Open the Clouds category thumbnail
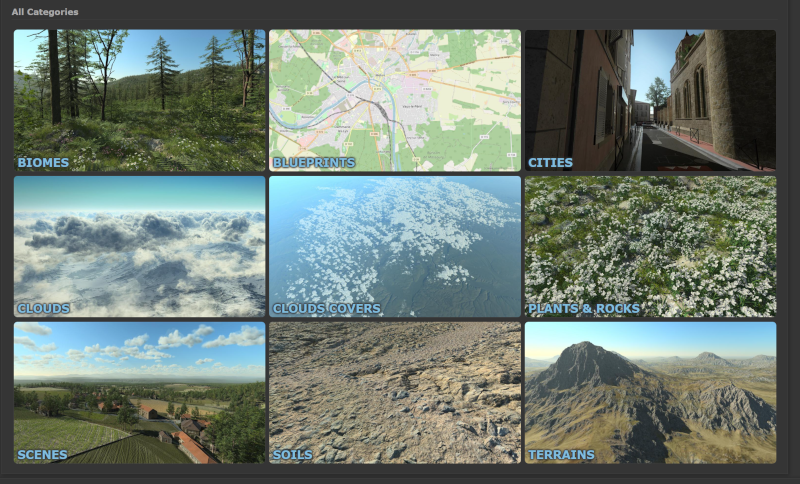800x484 pixels. (x=139, y=246)
